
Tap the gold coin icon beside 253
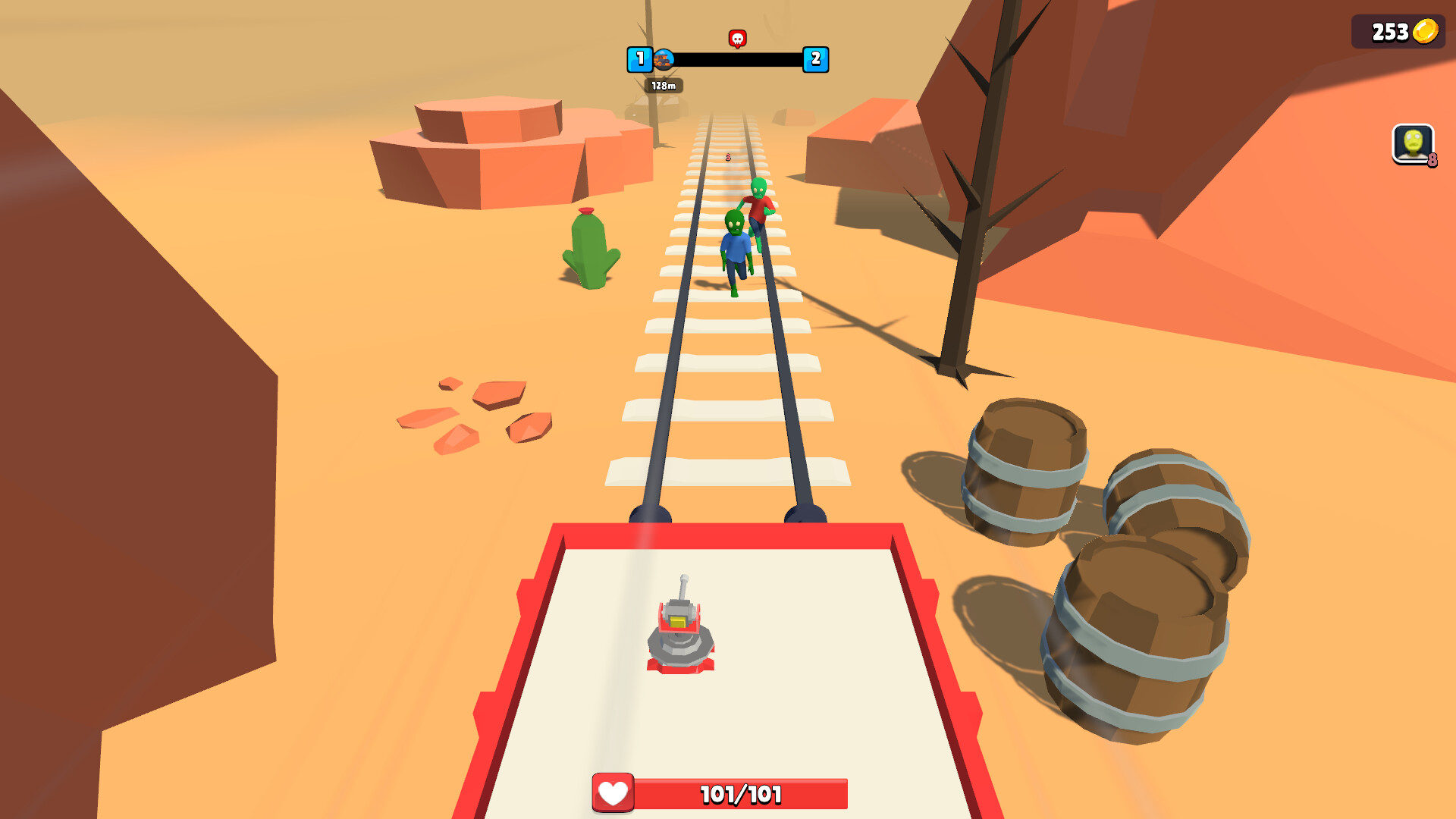click(1424, 32)
